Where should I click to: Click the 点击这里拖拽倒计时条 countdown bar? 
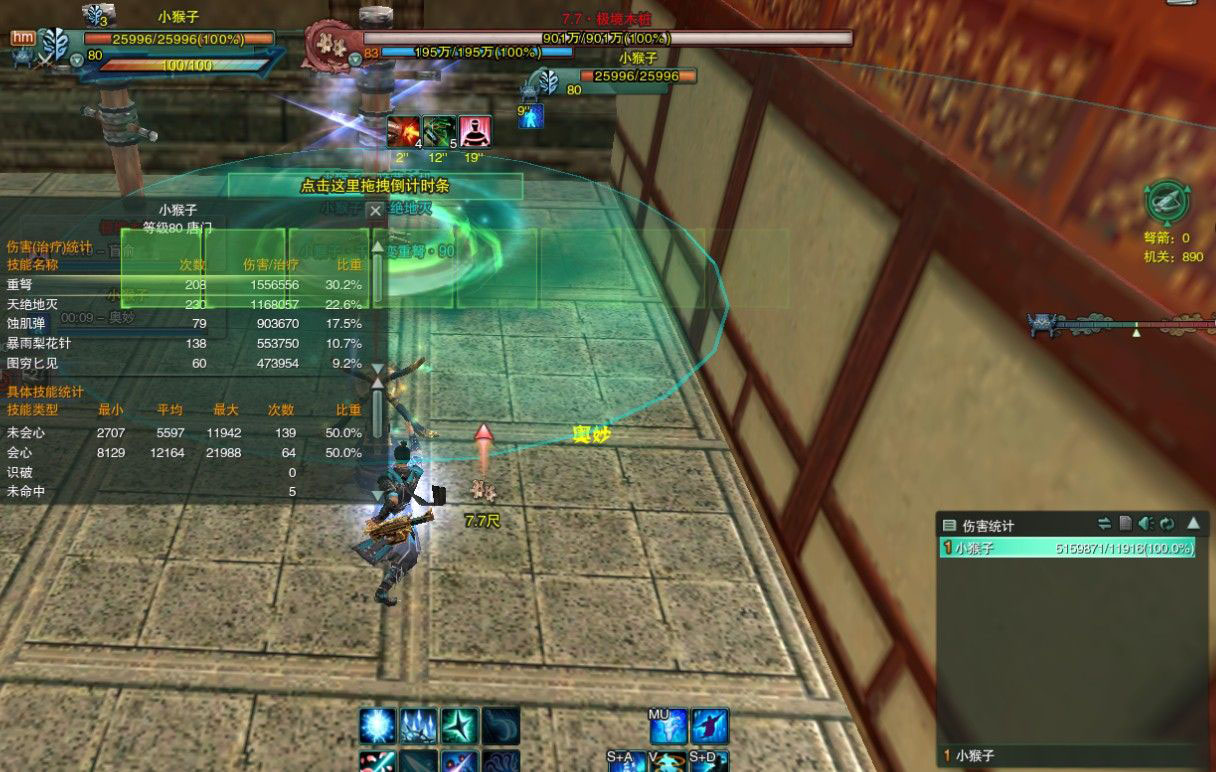[375, 186]
